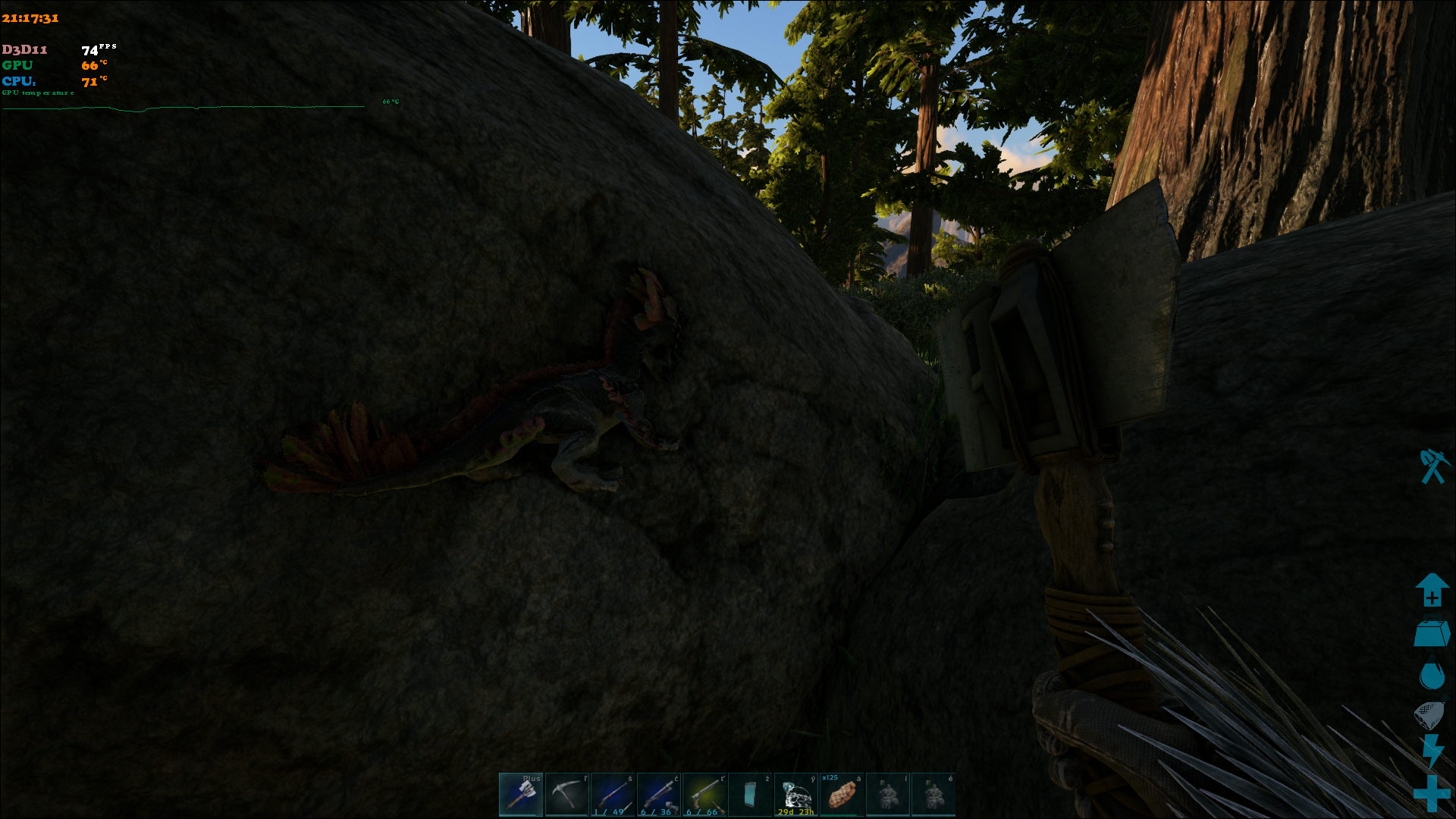Select the rifle showing 1 / 49 ammo
Image resolution: width=1456 pixels, height=819 pixels.
click(x=613, y=794)
